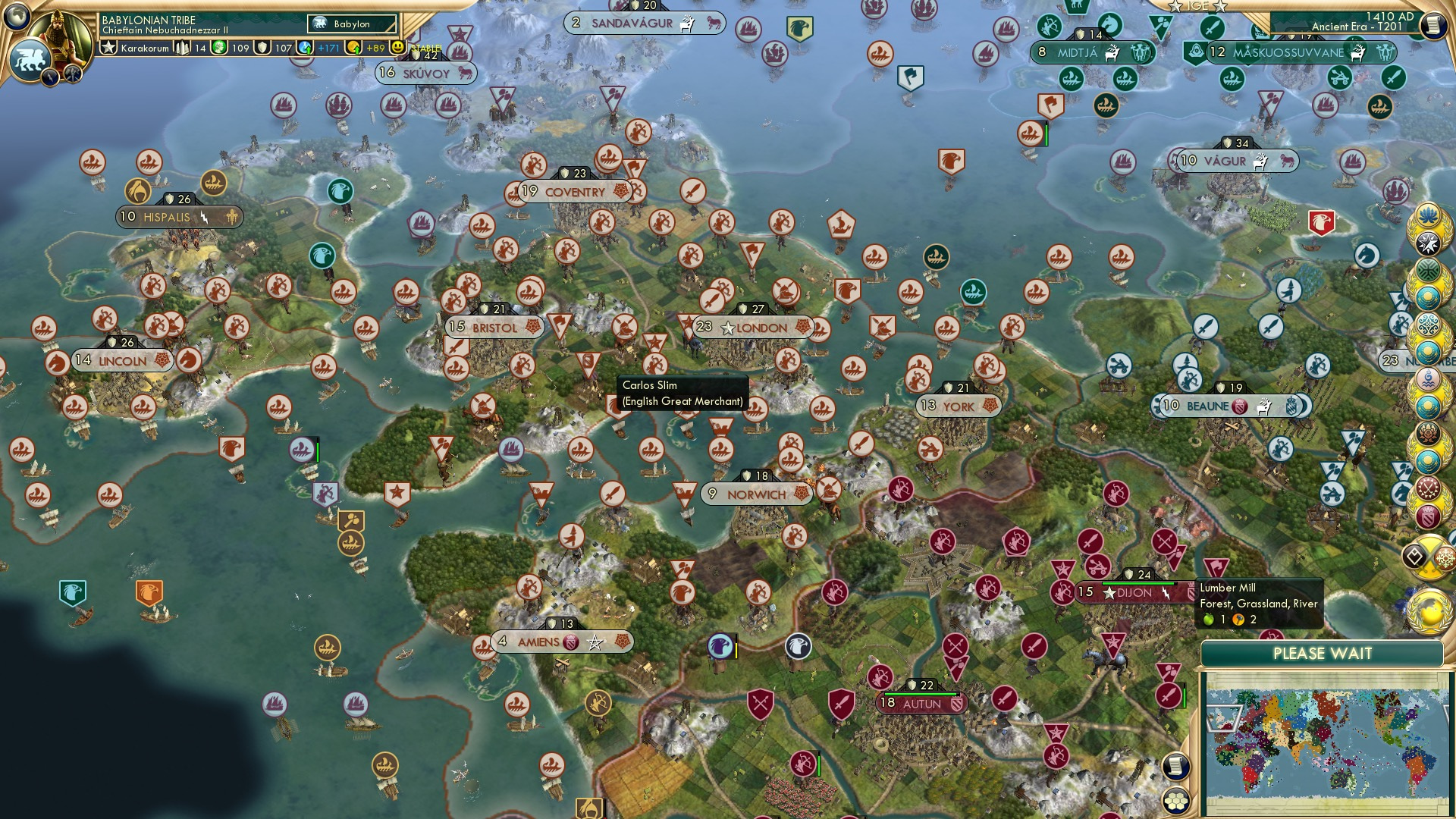Click the gold income icon showing +89
This screenshot has height=819, width=1456.
(355, 46)
